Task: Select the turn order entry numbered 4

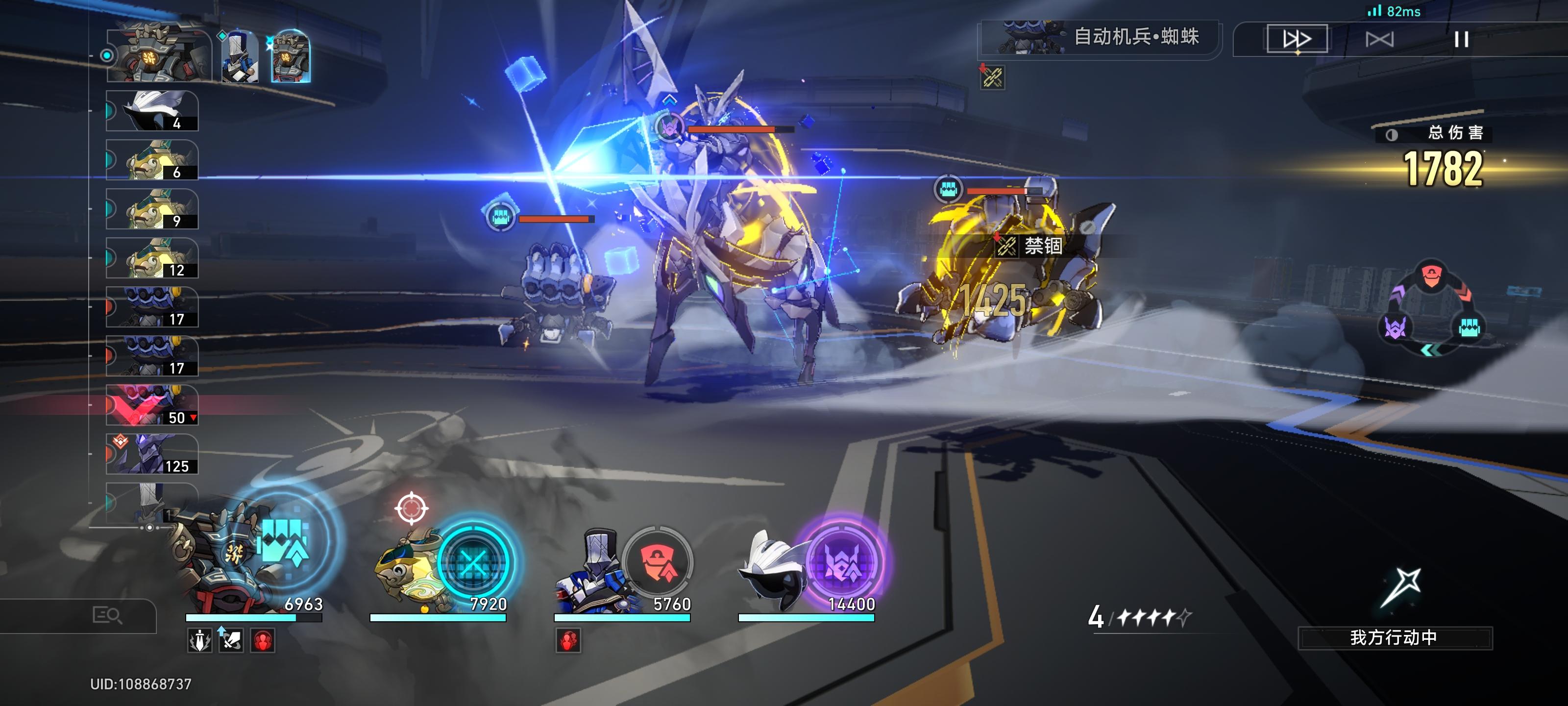Action: pyautogui.click(x=152, y=111)
